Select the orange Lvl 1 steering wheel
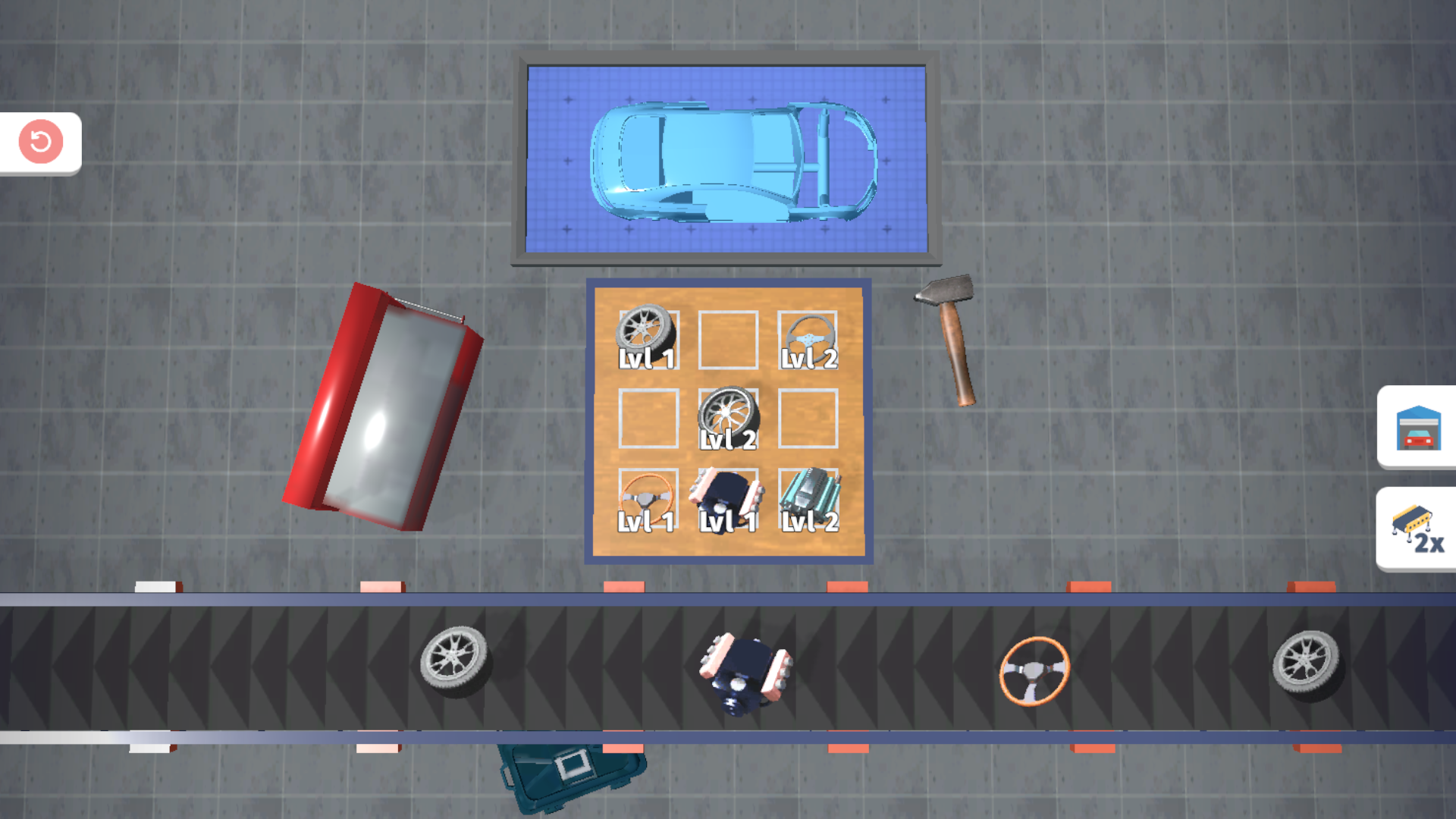This screenshot has width=1456, height=819. [648, 497]
